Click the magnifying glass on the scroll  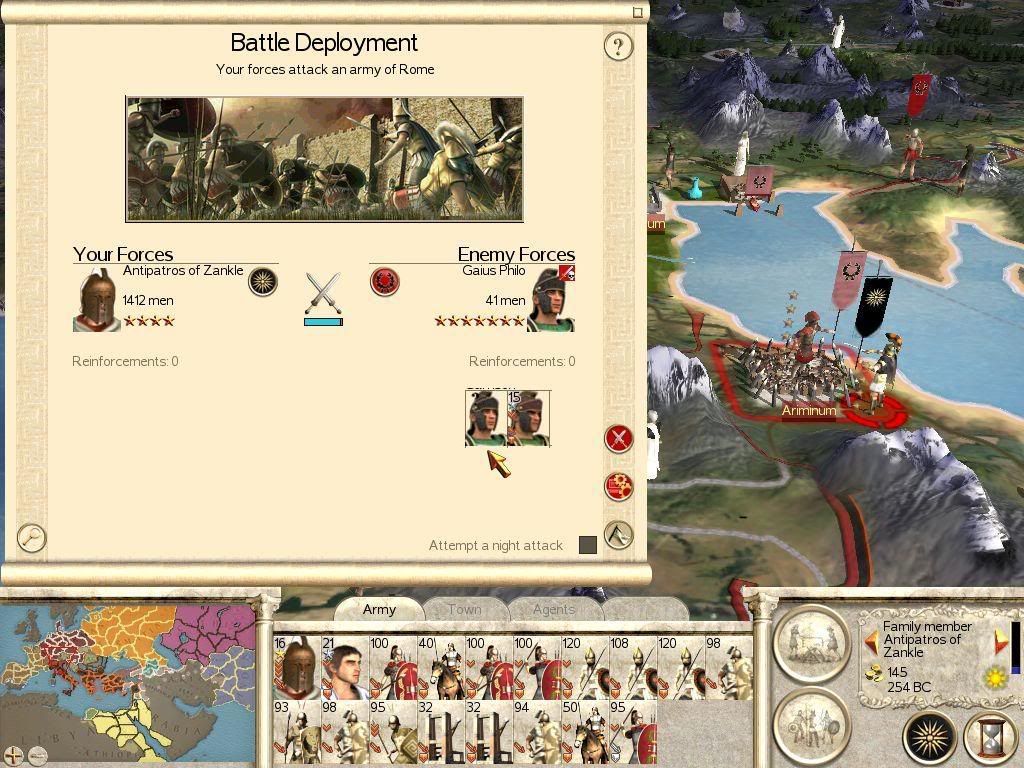coord(32,538)
